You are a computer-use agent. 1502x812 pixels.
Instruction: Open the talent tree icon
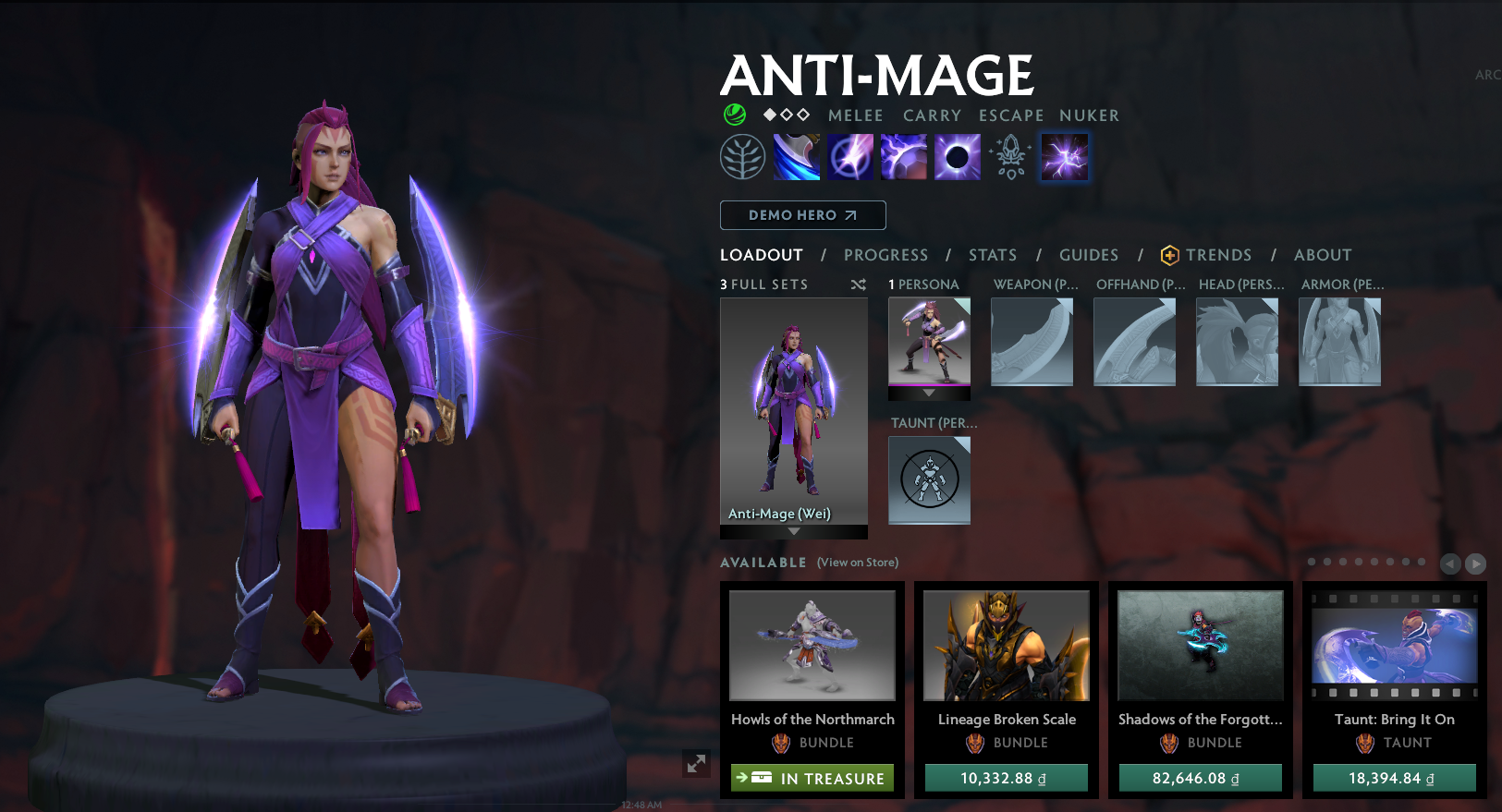tap(742, 156)
